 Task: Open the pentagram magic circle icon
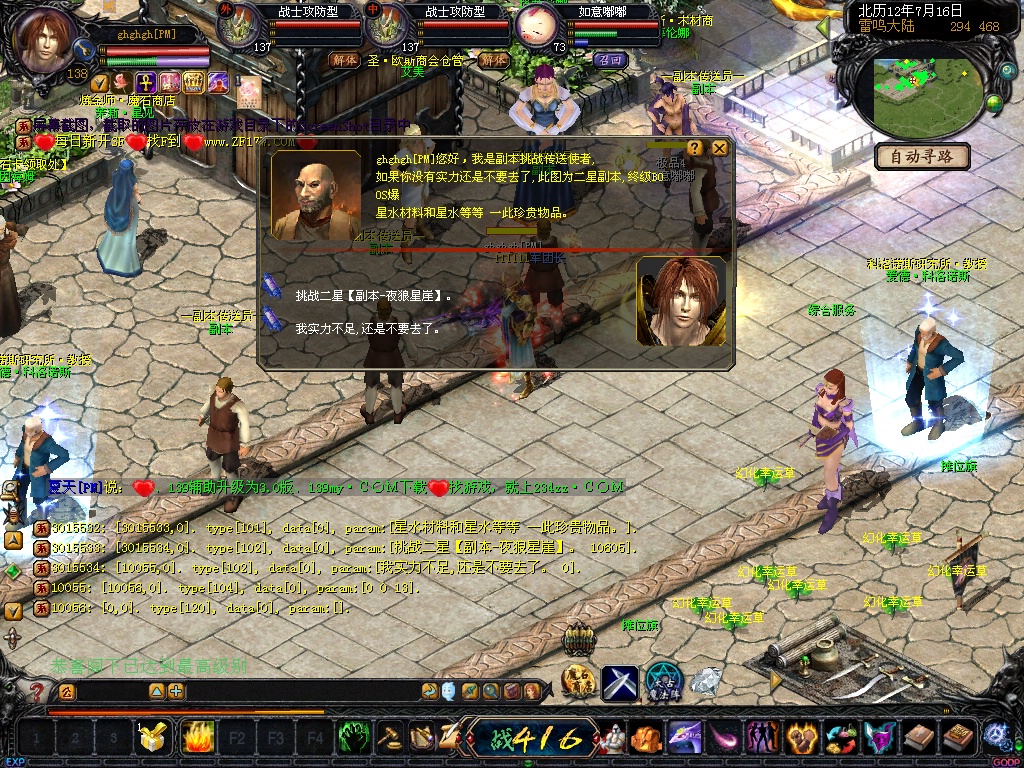[661, 682]
